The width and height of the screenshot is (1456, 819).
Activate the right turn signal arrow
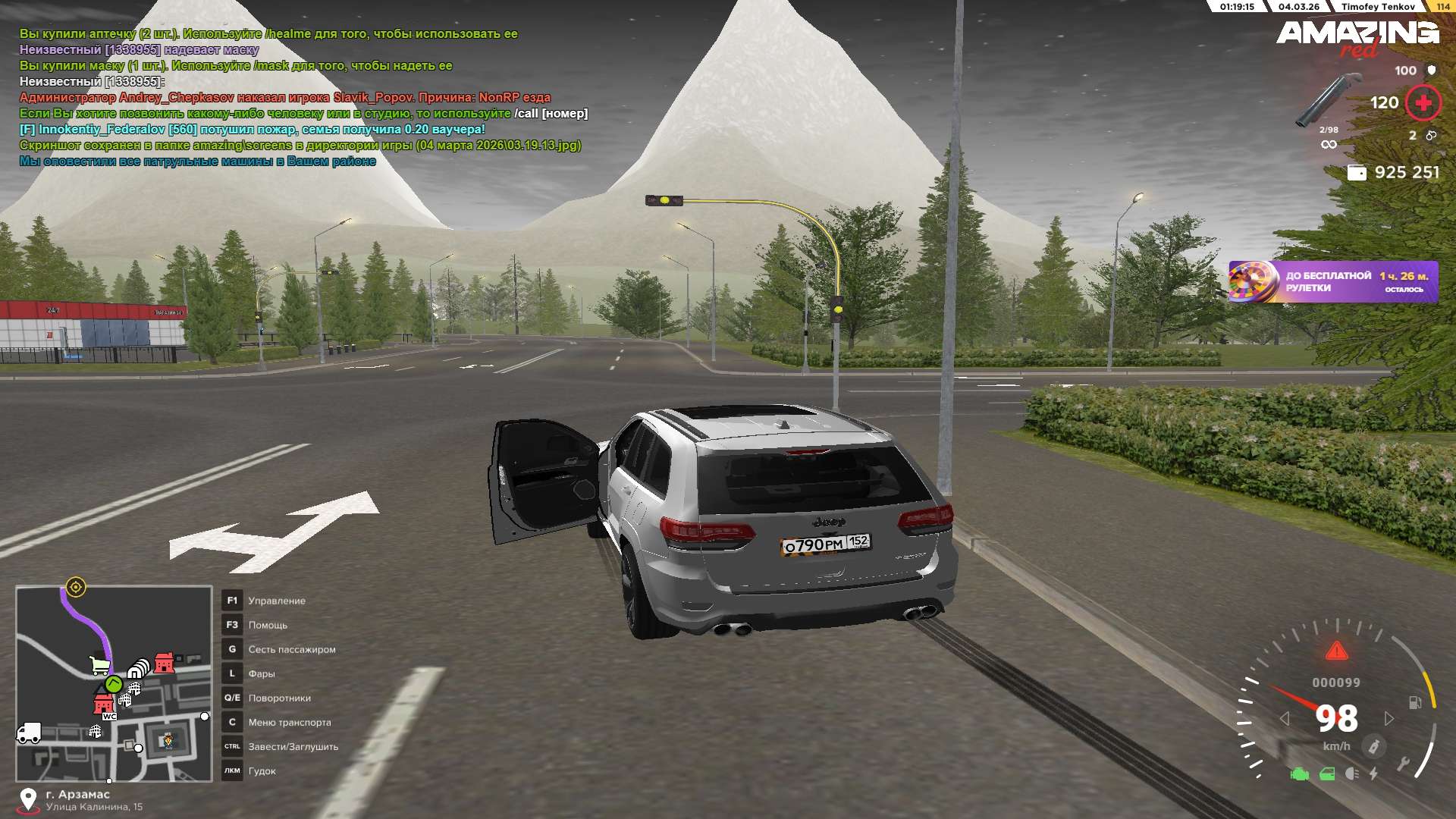point(1389,718)
